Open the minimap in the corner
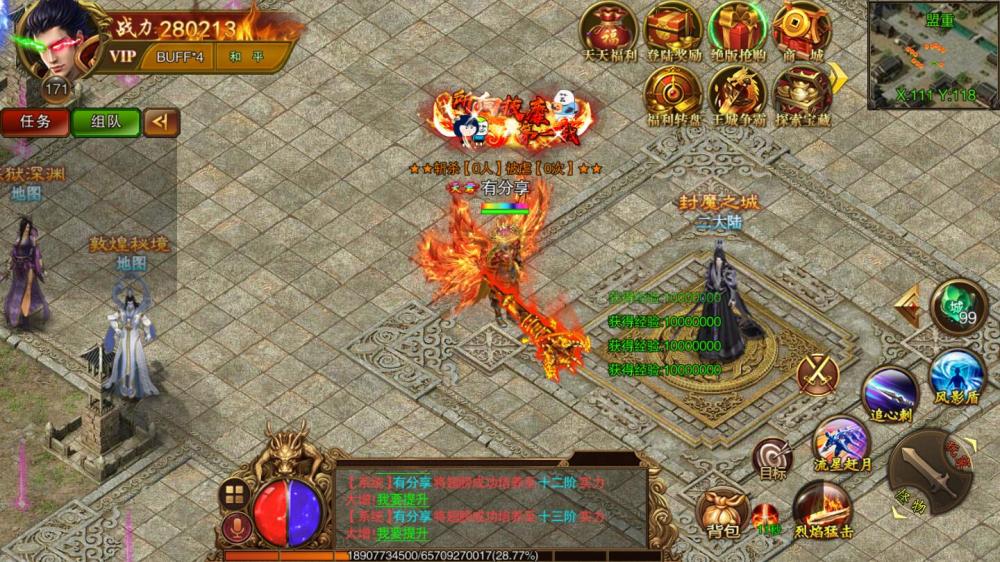 click(932, 54)
